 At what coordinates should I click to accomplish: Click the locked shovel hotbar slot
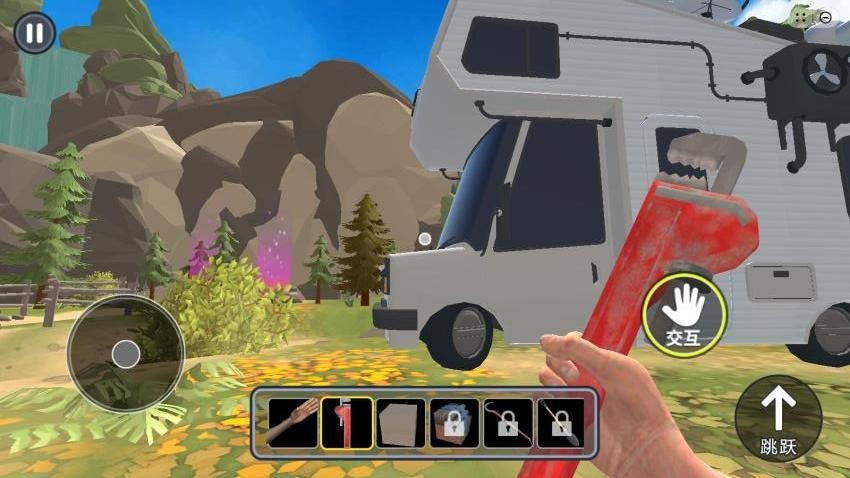pyautogui.click(x=562, y=423)
